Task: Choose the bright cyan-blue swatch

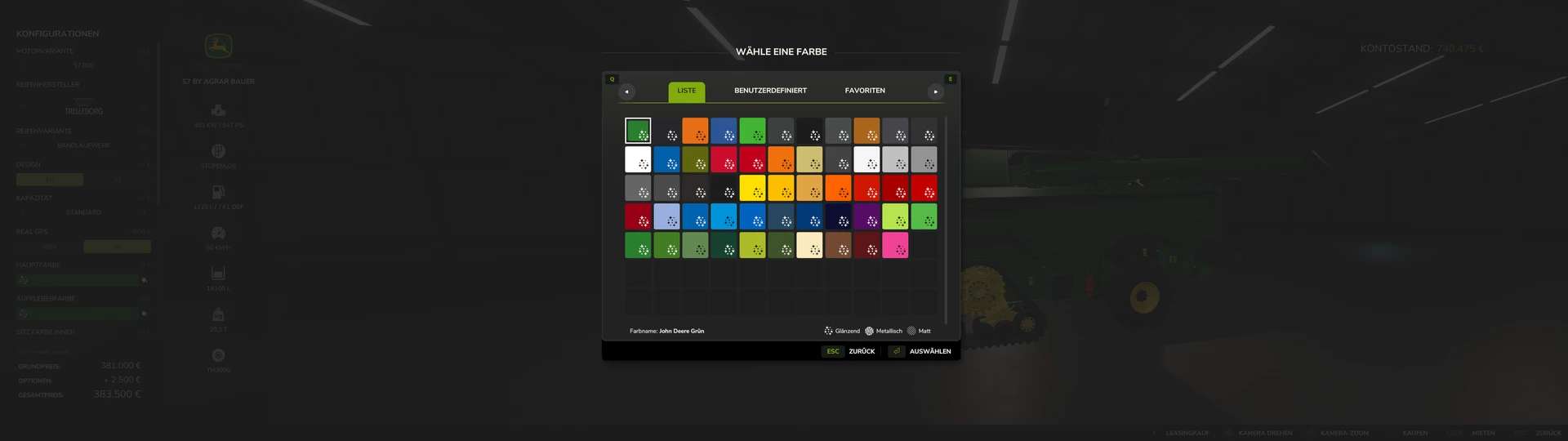Action: pos(724,216)
